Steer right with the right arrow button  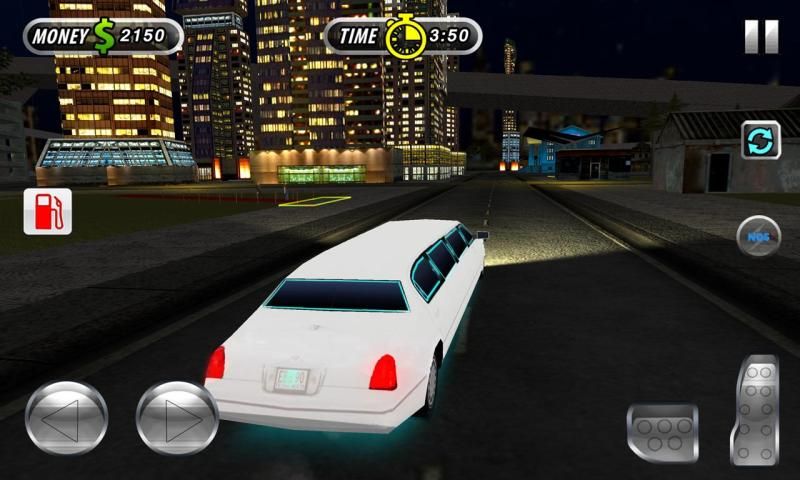click(x=177, y=418)
